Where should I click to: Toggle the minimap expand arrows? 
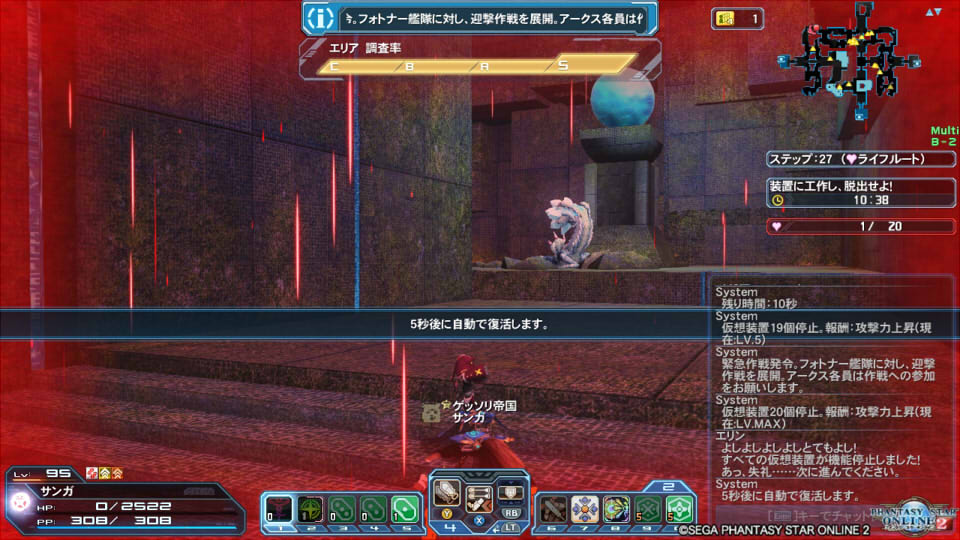(935, 12)
